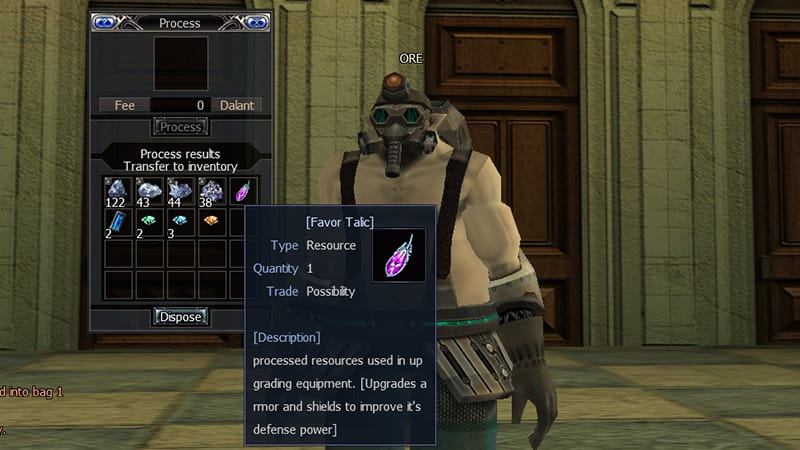Select the ore stack of 122
The height and width of the screenshot is (450, 800).
pos(118,191)
